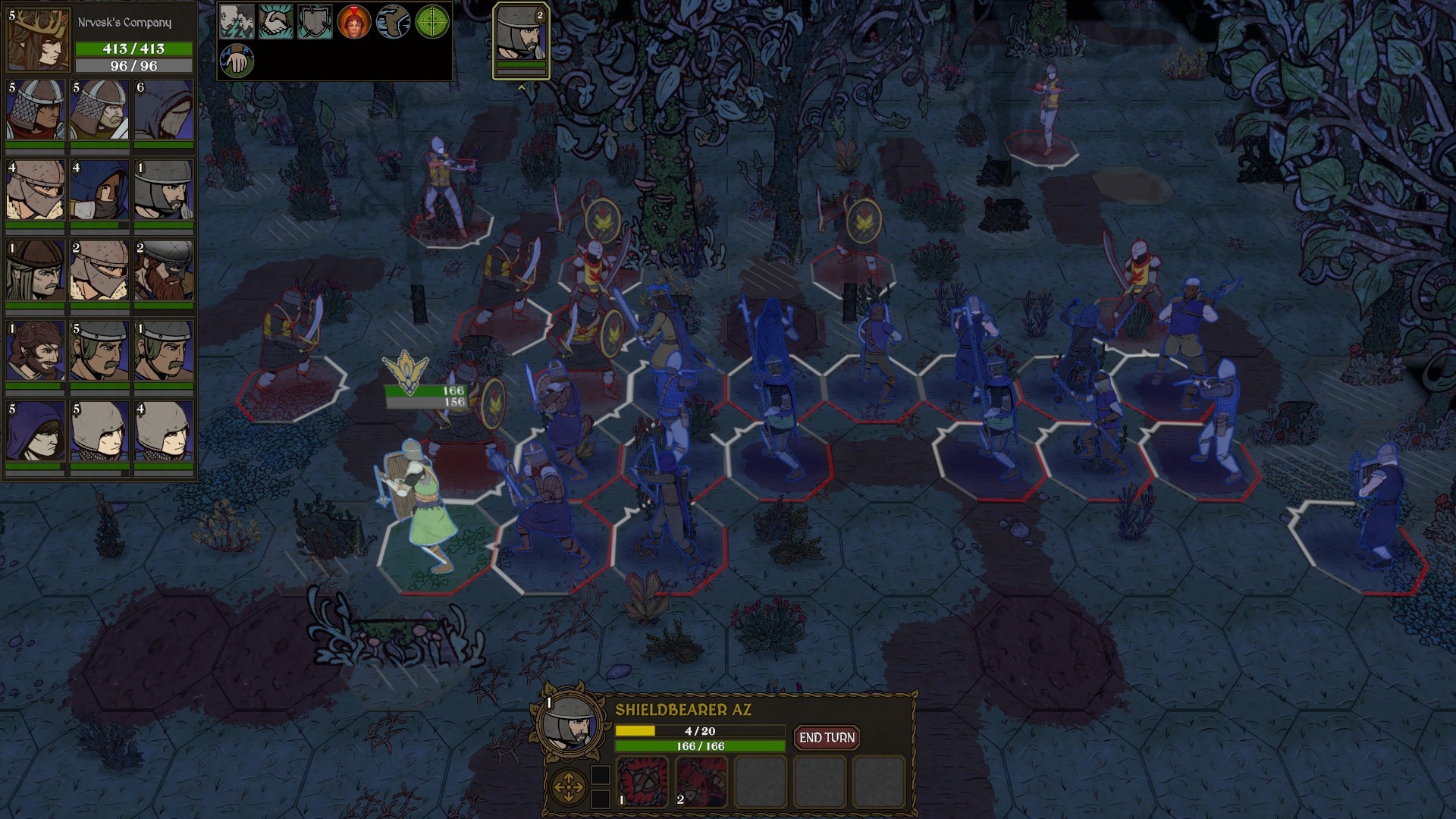Select the blue-hooded masked unit portrait
1456x819 pixels.
pos(100,190)
